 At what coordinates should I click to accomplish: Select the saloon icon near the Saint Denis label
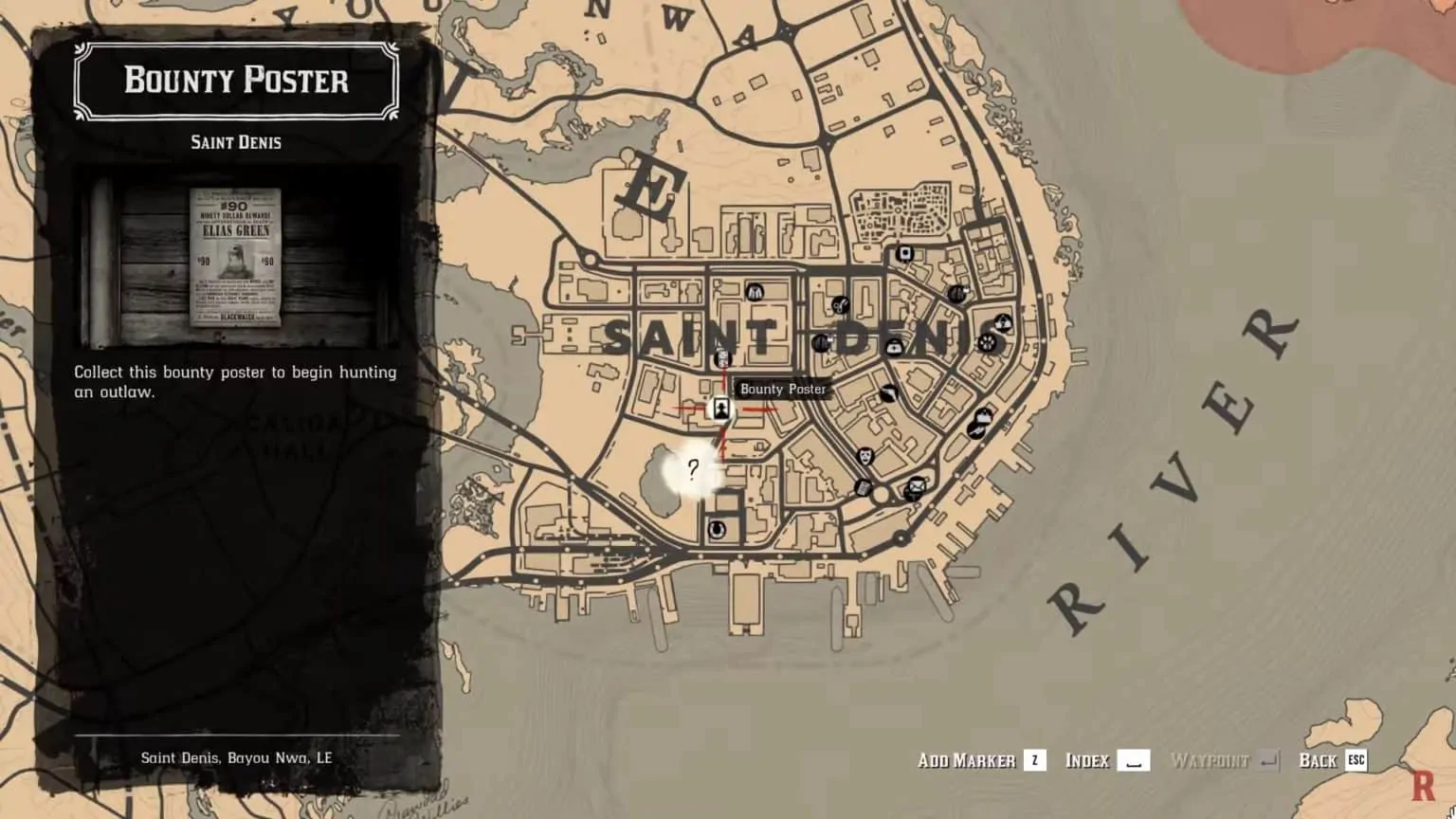[822, 343]
